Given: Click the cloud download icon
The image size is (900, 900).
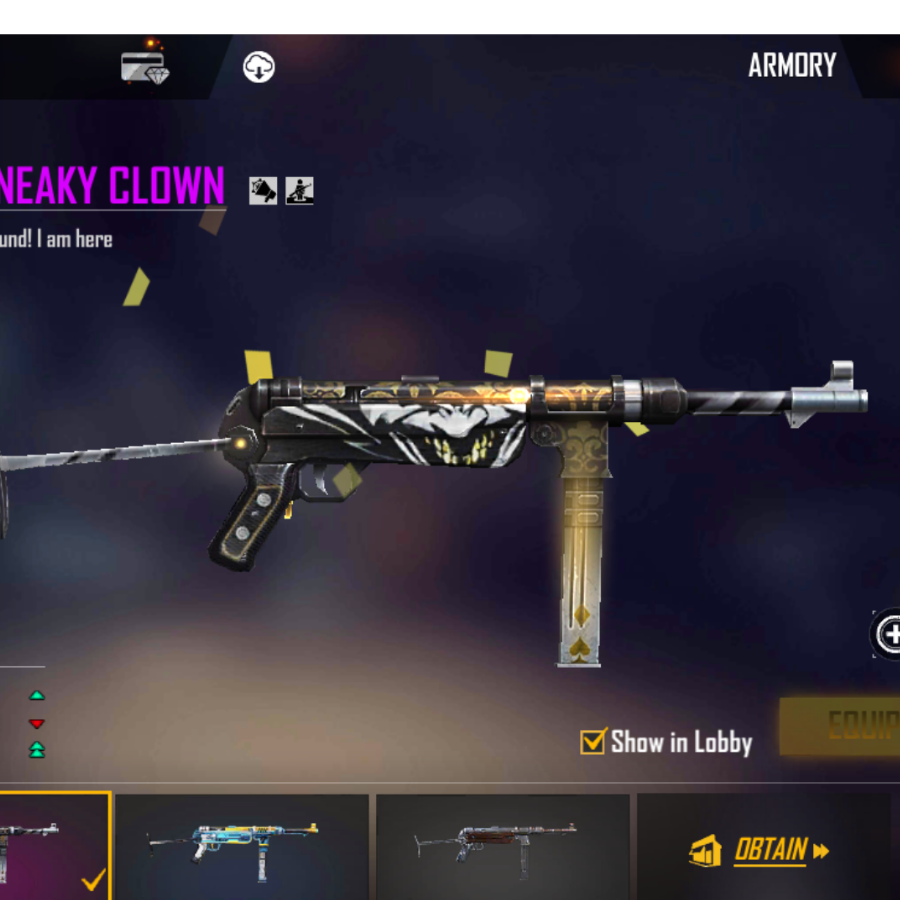Looking at the screenshot, I should pyautogui.click(x=258, y=67).
